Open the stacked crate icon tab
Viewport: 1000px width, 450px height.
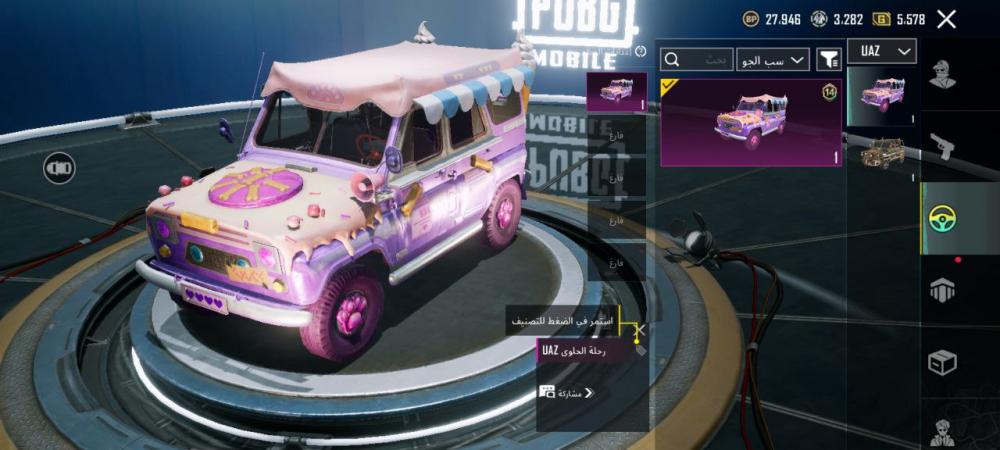[942, 289]
